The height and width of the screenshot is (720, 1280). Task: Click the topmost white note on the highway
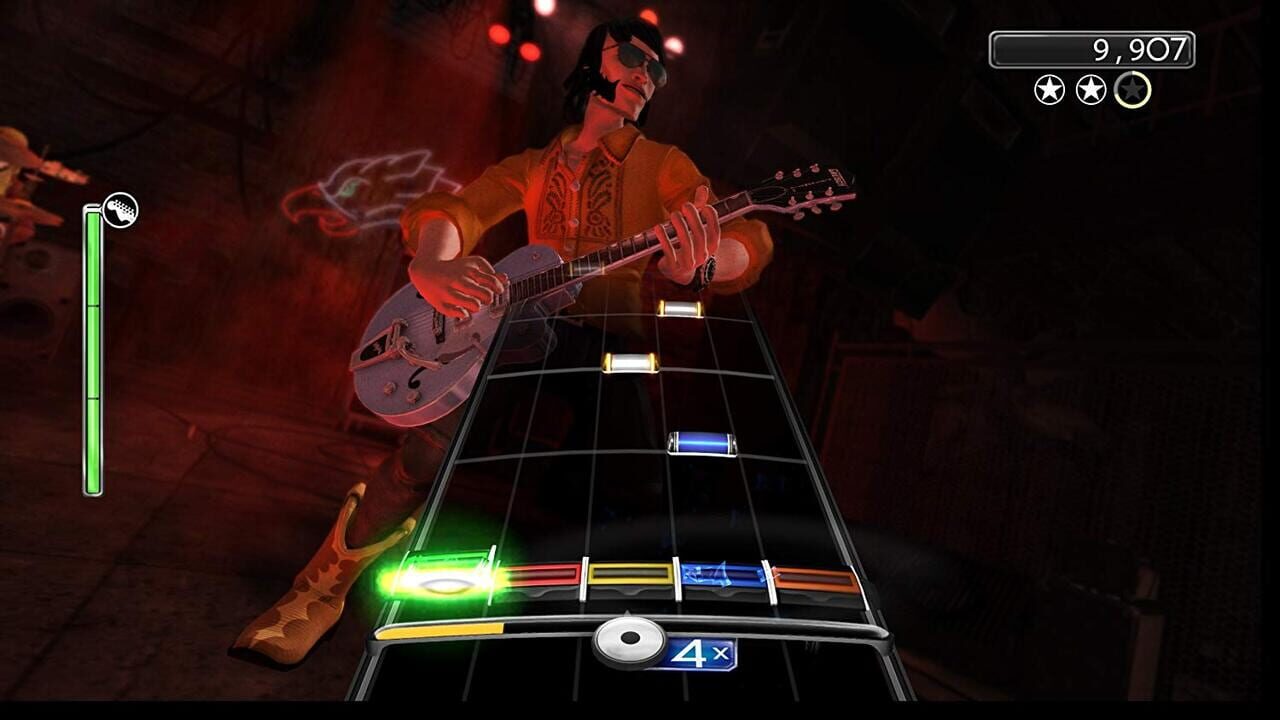[x=680, y=310]
